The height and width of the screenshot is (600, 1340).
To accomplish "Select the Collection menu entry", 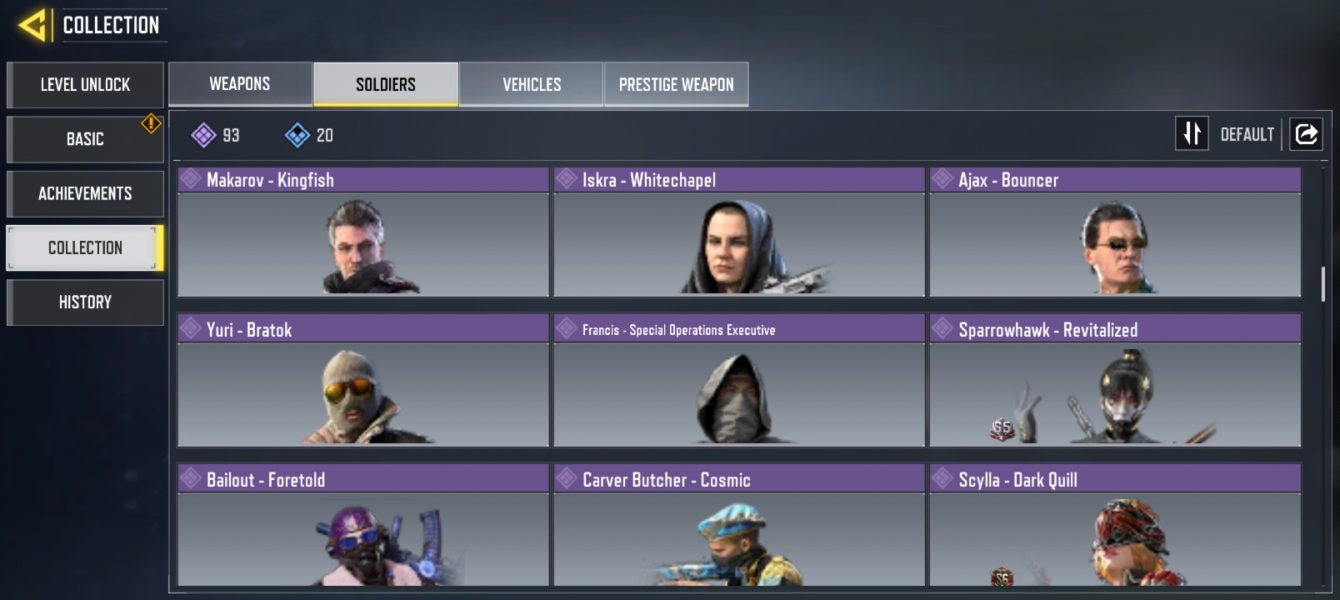I will tap(85, 248).
